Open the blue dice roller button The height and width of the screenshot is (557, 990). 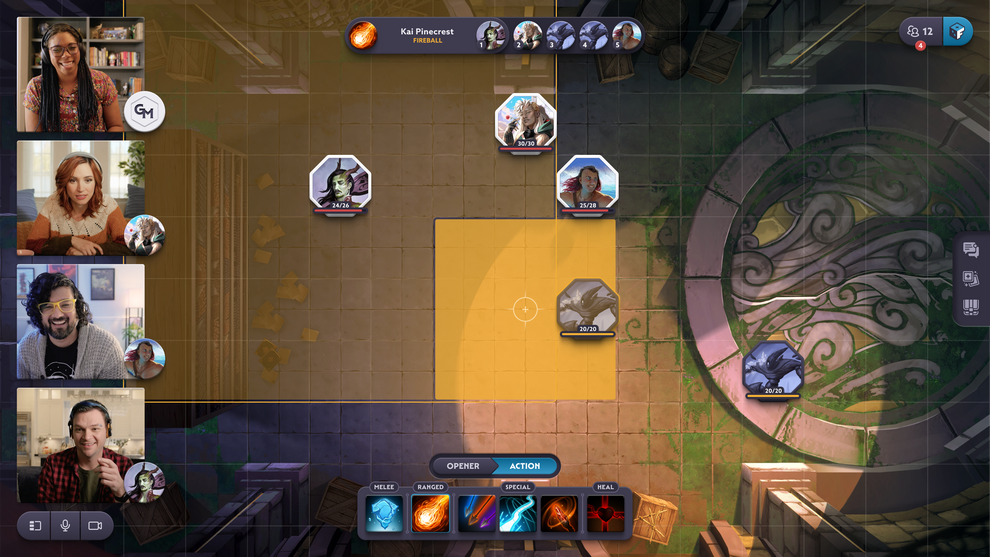(x=957, y=31)
